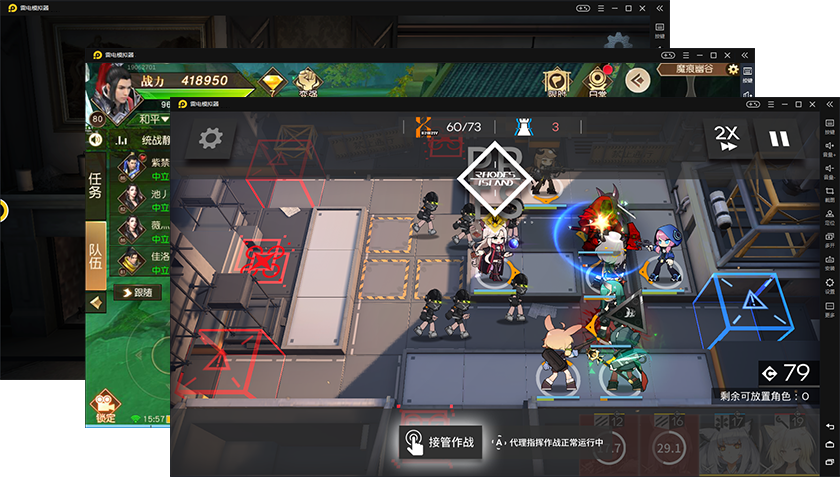Click the round back-arrow collapse button

click(x=637, y=80)
